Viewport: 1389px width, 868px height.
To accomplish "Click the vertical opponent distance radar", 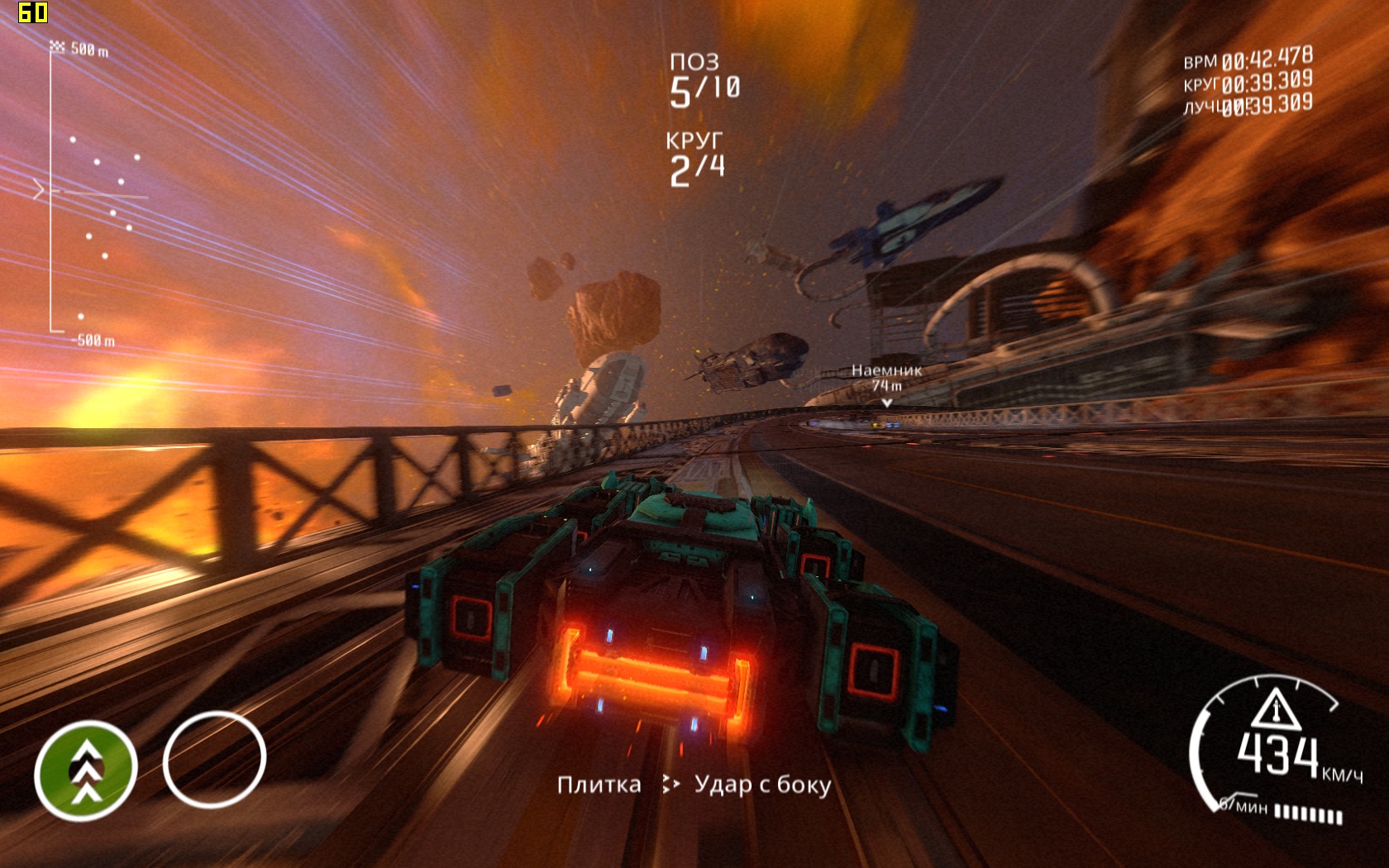I will pos(91,194).
